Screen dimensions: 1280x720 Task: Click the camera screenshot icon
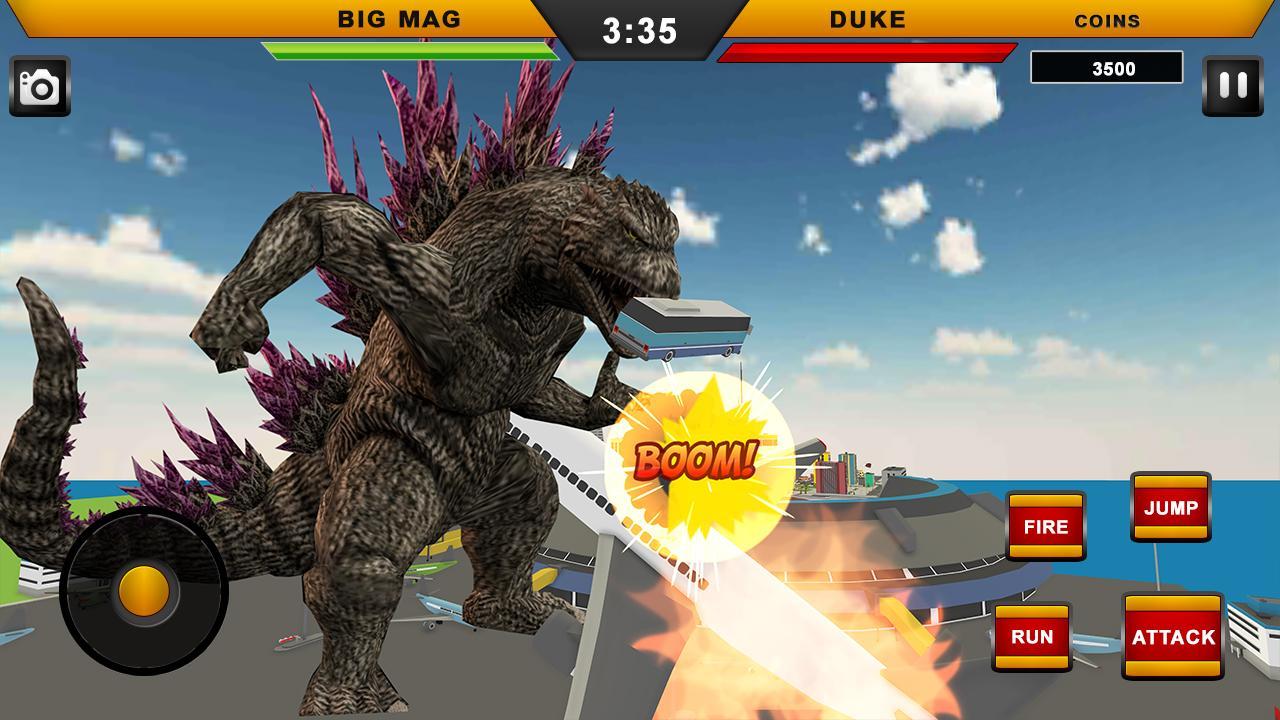(41, 85)
